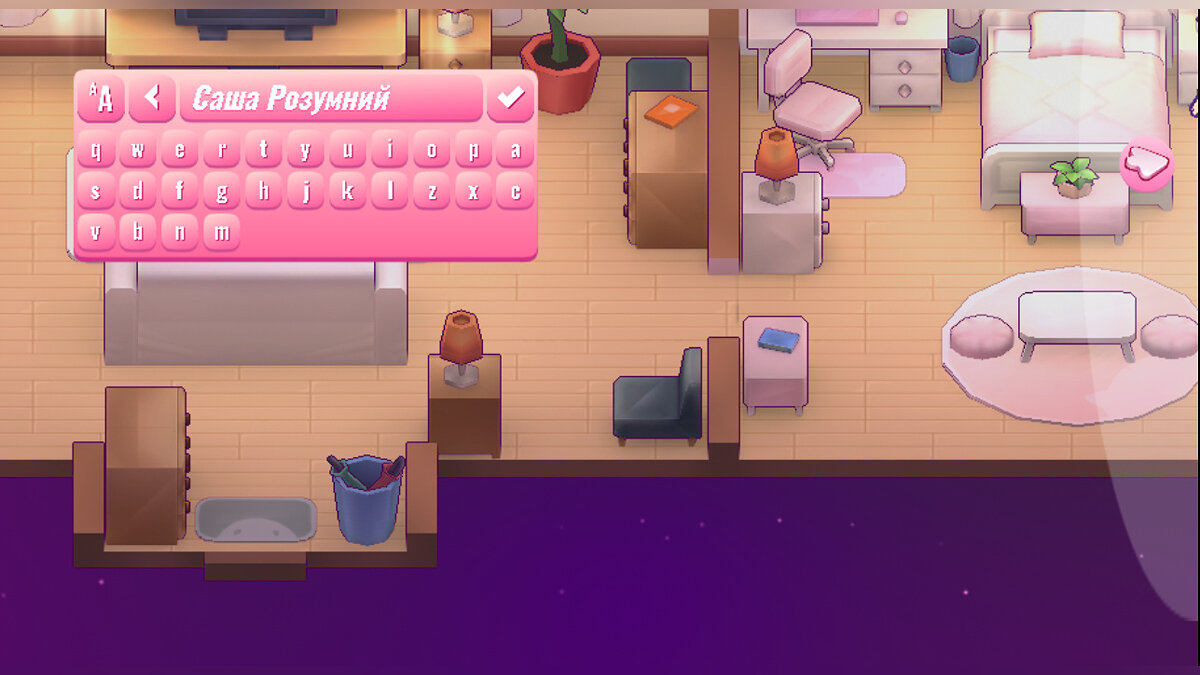Screen dimensions: 1200x675
Task: Choose the g key
Action: click(222, 192)
